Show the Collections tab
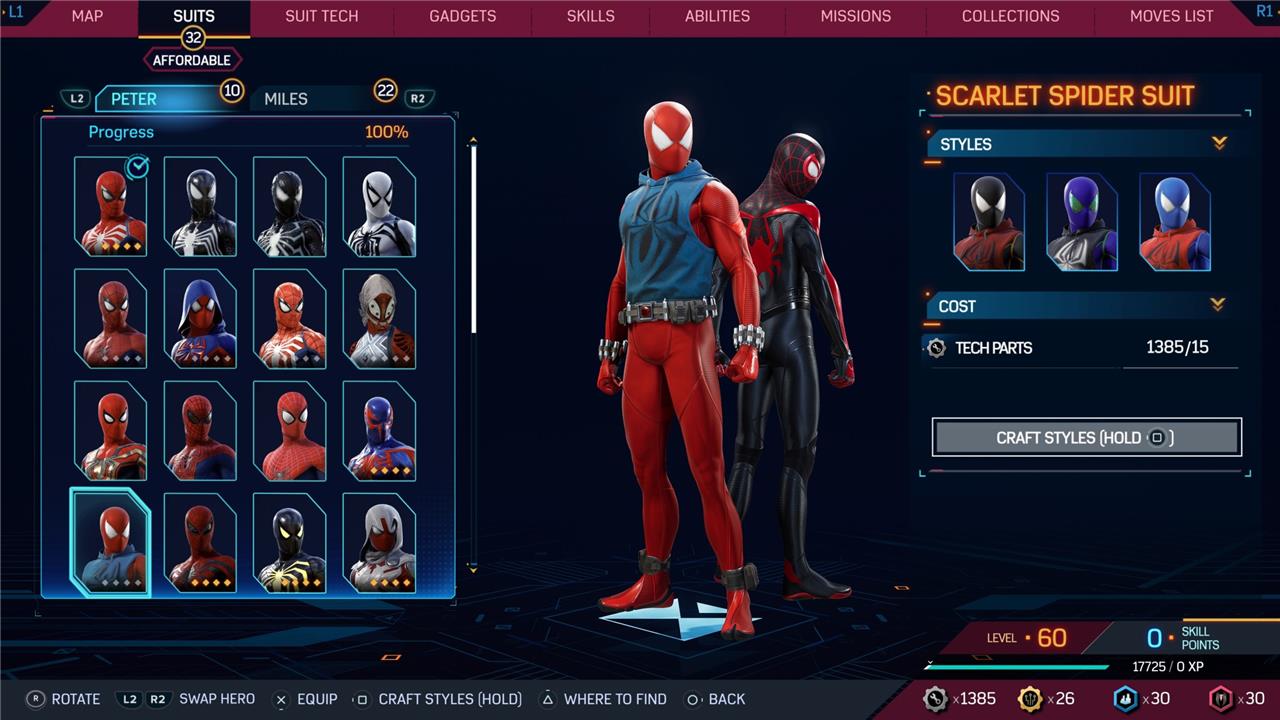The width and height of the screenshot is (1280, 720). (1010, 16)
